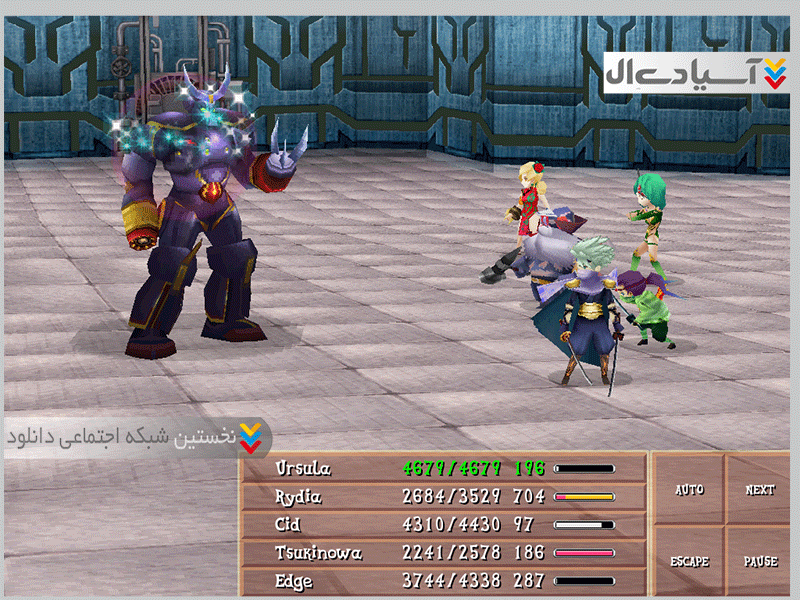
Task: Choose Rydia in the party list
Action: click(443, 496)
